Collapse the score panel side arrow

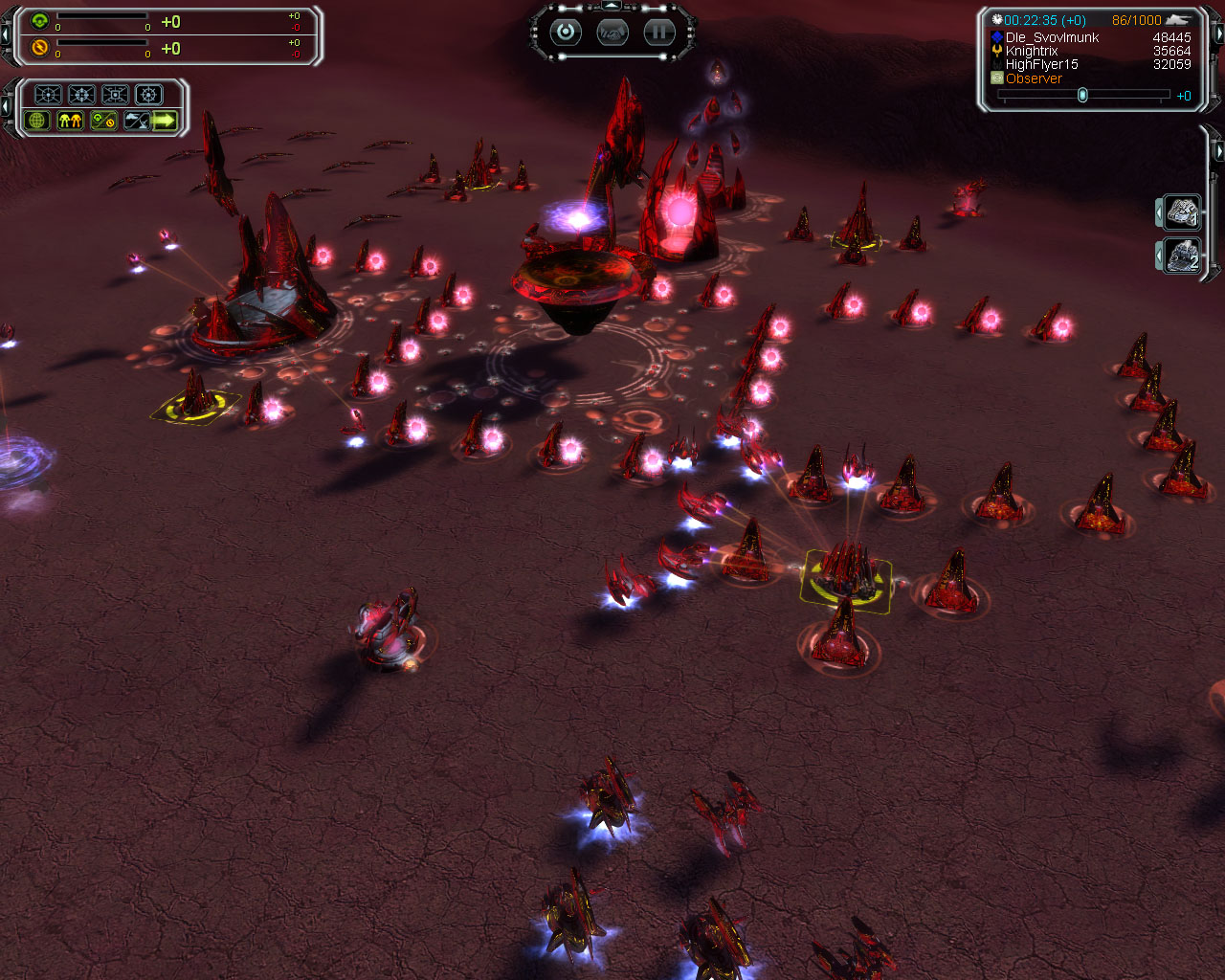(1219, 34)
